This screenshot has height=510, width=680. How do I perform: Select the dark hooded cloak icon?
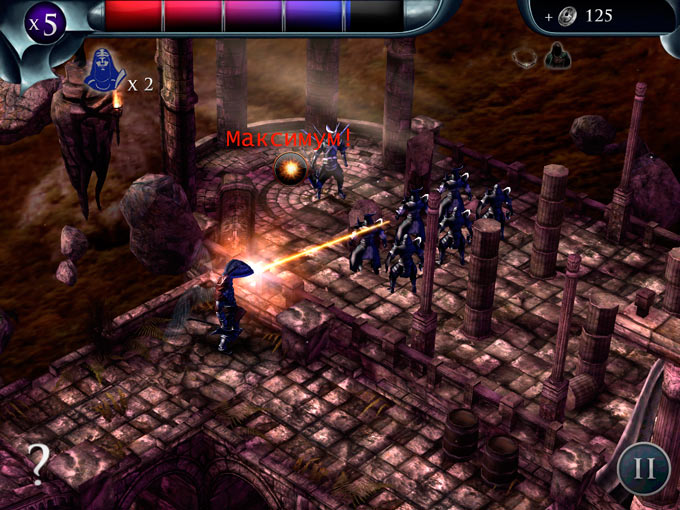pyautogui.click(x=557, y=57)
